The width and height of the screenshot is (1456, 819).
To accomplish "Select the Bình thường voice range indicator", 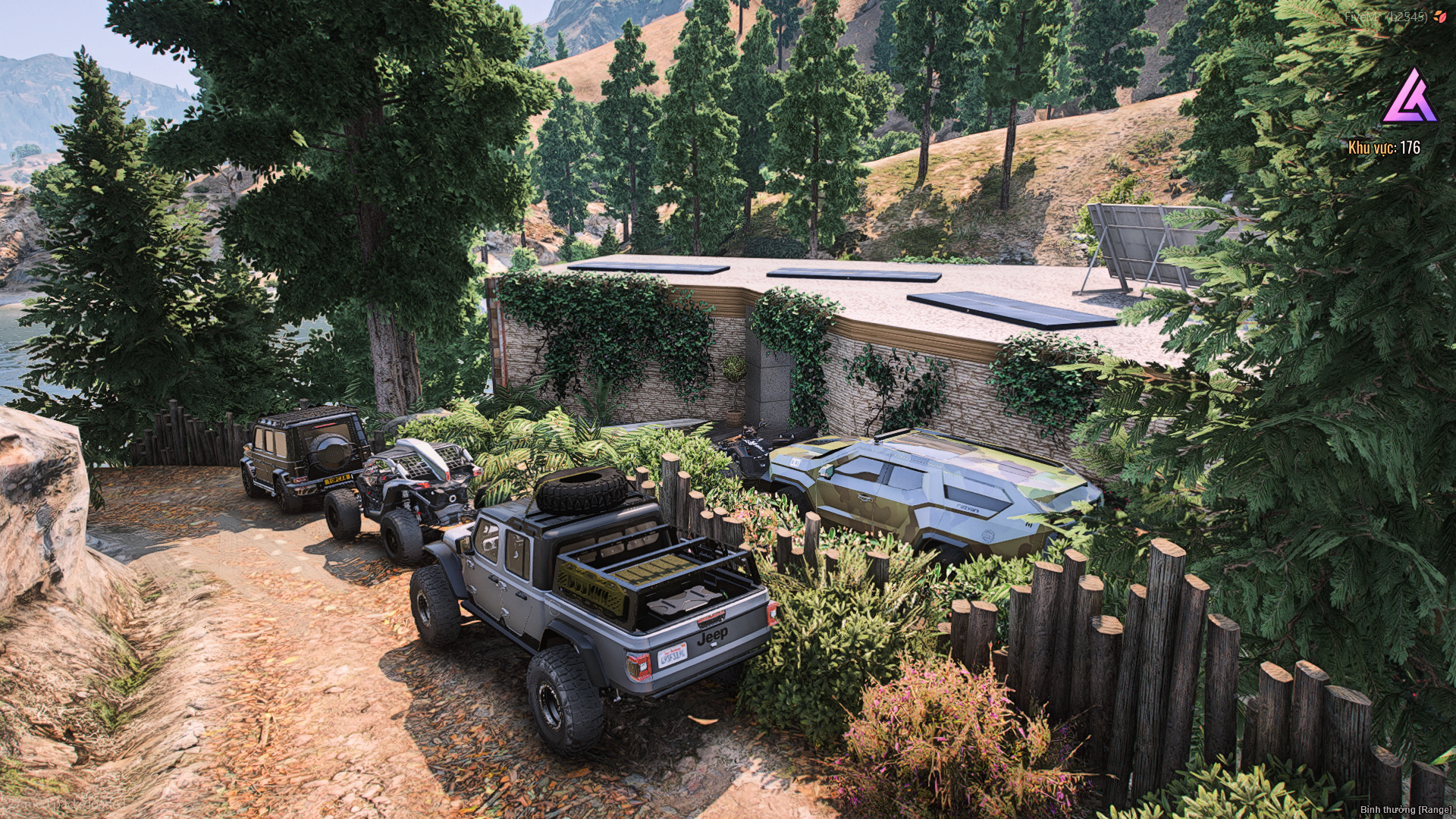I will point(1405,810).
